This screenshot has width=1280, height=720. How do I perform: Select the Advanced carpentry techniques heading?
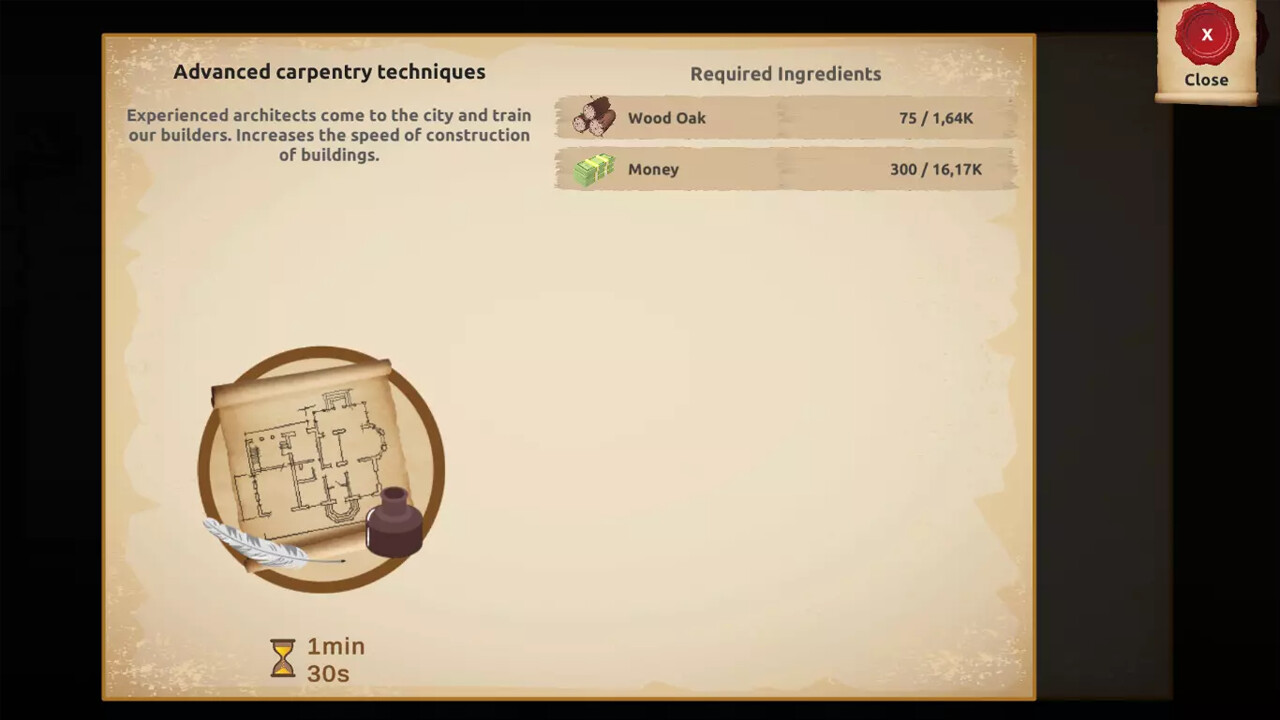[329, 72]
